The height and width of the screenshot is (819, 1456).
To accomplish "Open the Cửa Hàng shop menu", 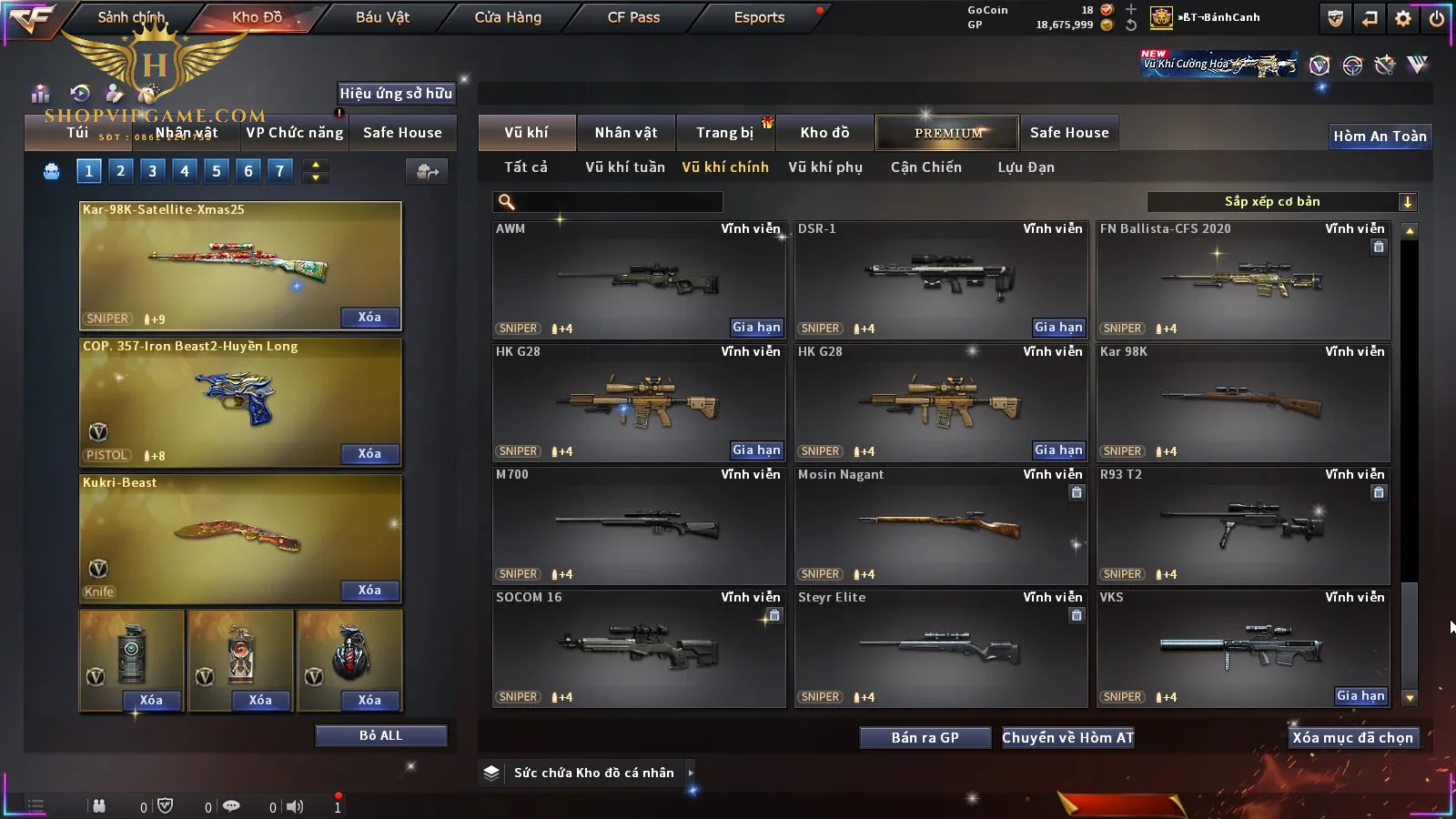I will click(x=508, y=17).
